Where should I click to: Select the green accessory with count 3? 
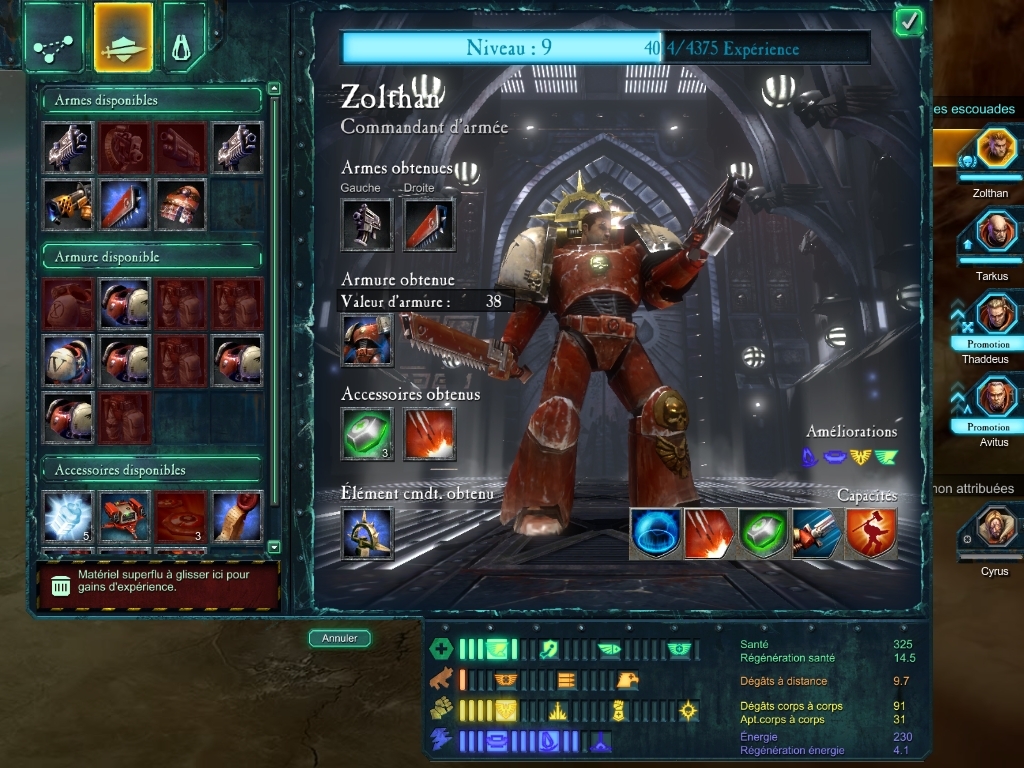367,434
